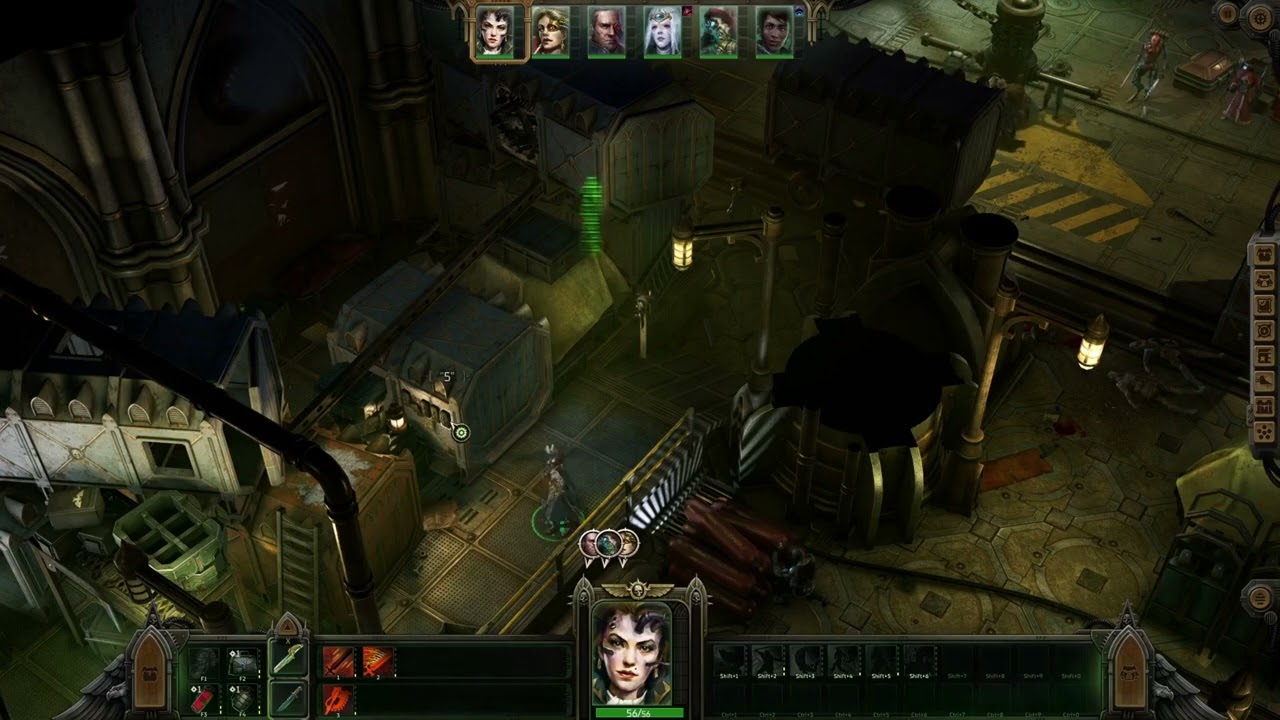Switch to the straight knife weapon set
The height and width of the screenshot is (720, 1280).
pyautogui.click(x=288, y=697)
